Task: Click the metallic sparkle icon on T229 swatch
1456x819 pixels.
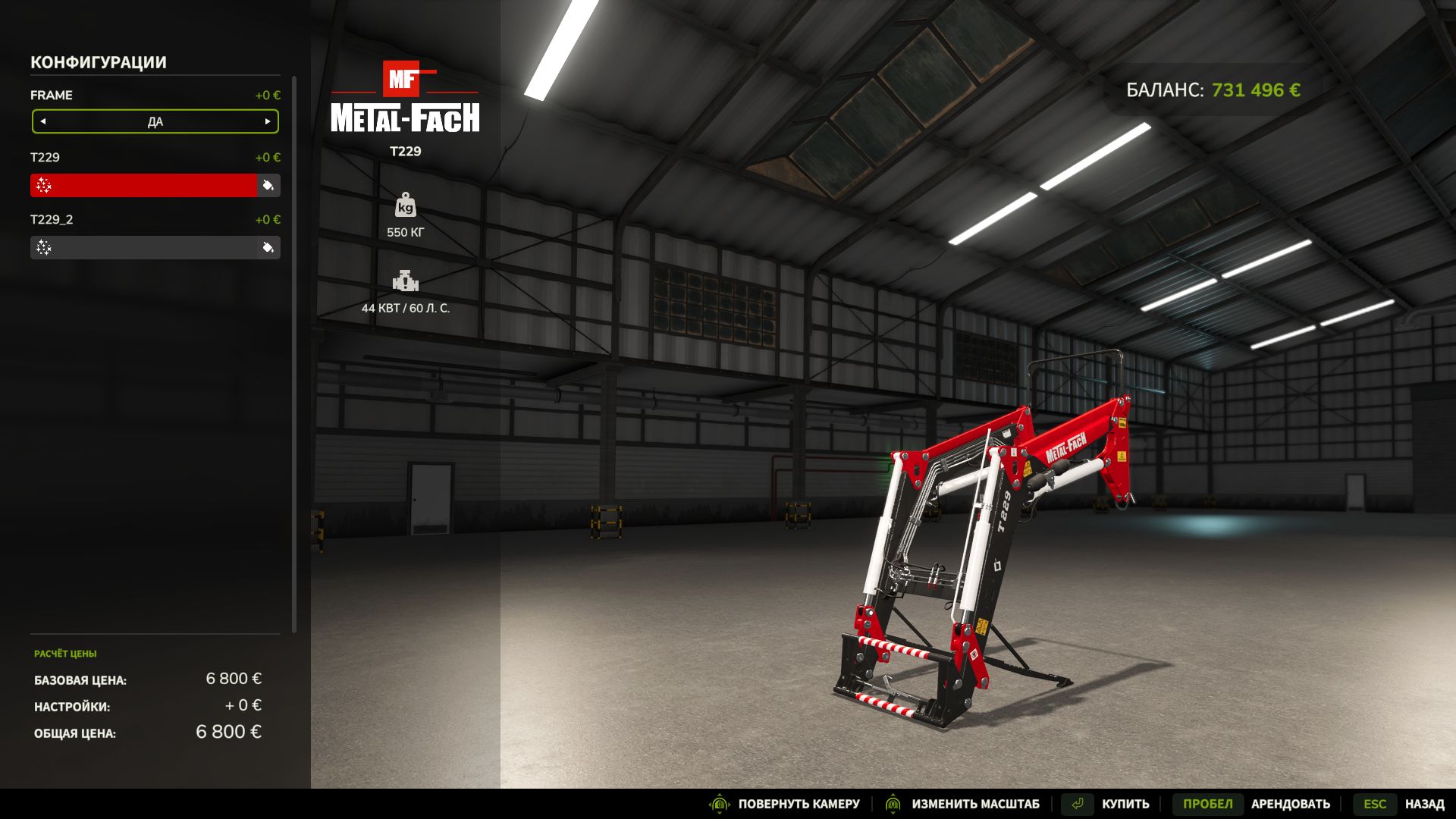Action: 45,185
